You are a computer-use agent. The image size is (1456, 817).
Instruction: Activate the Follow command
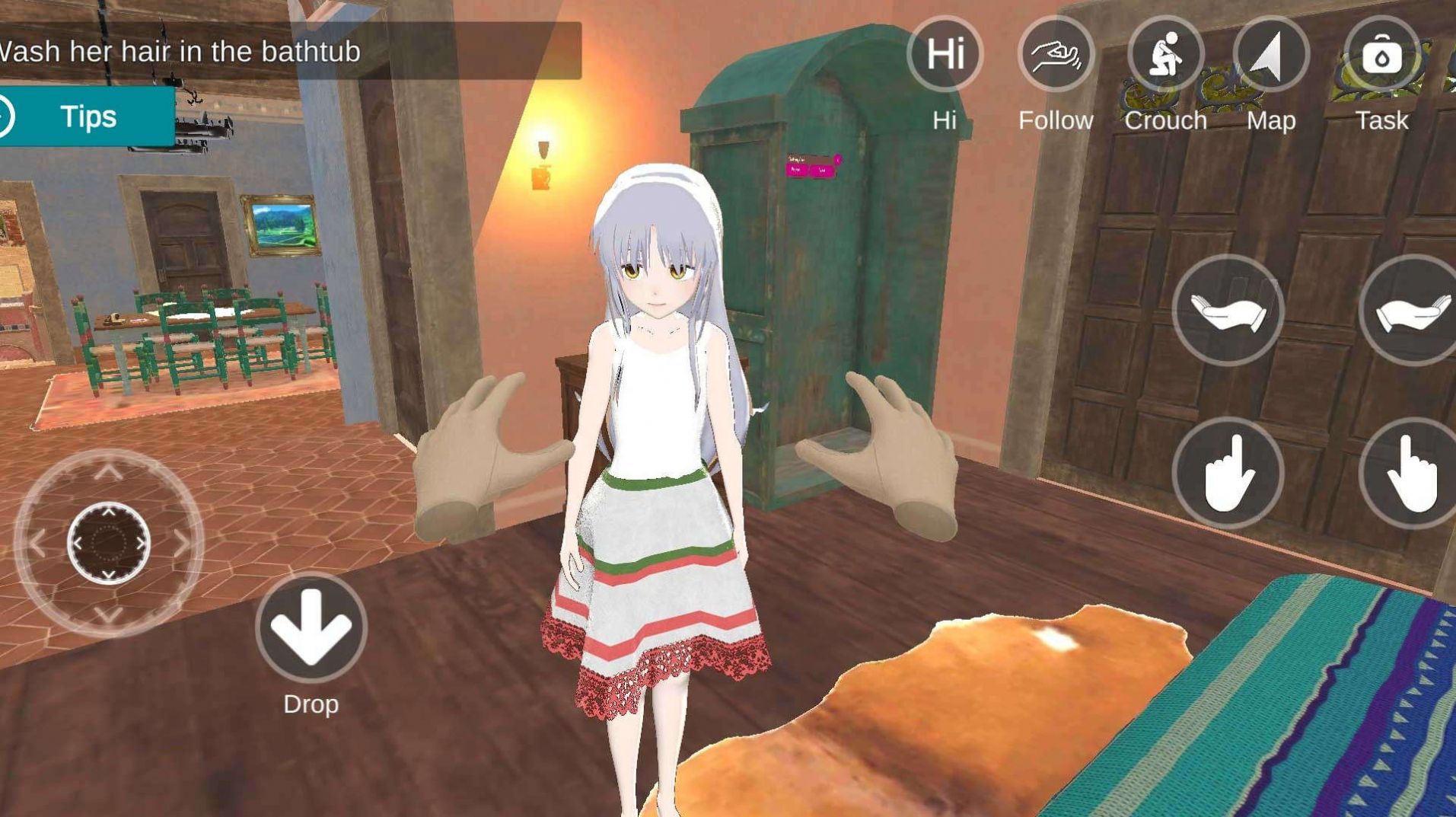pos(1055,55)
